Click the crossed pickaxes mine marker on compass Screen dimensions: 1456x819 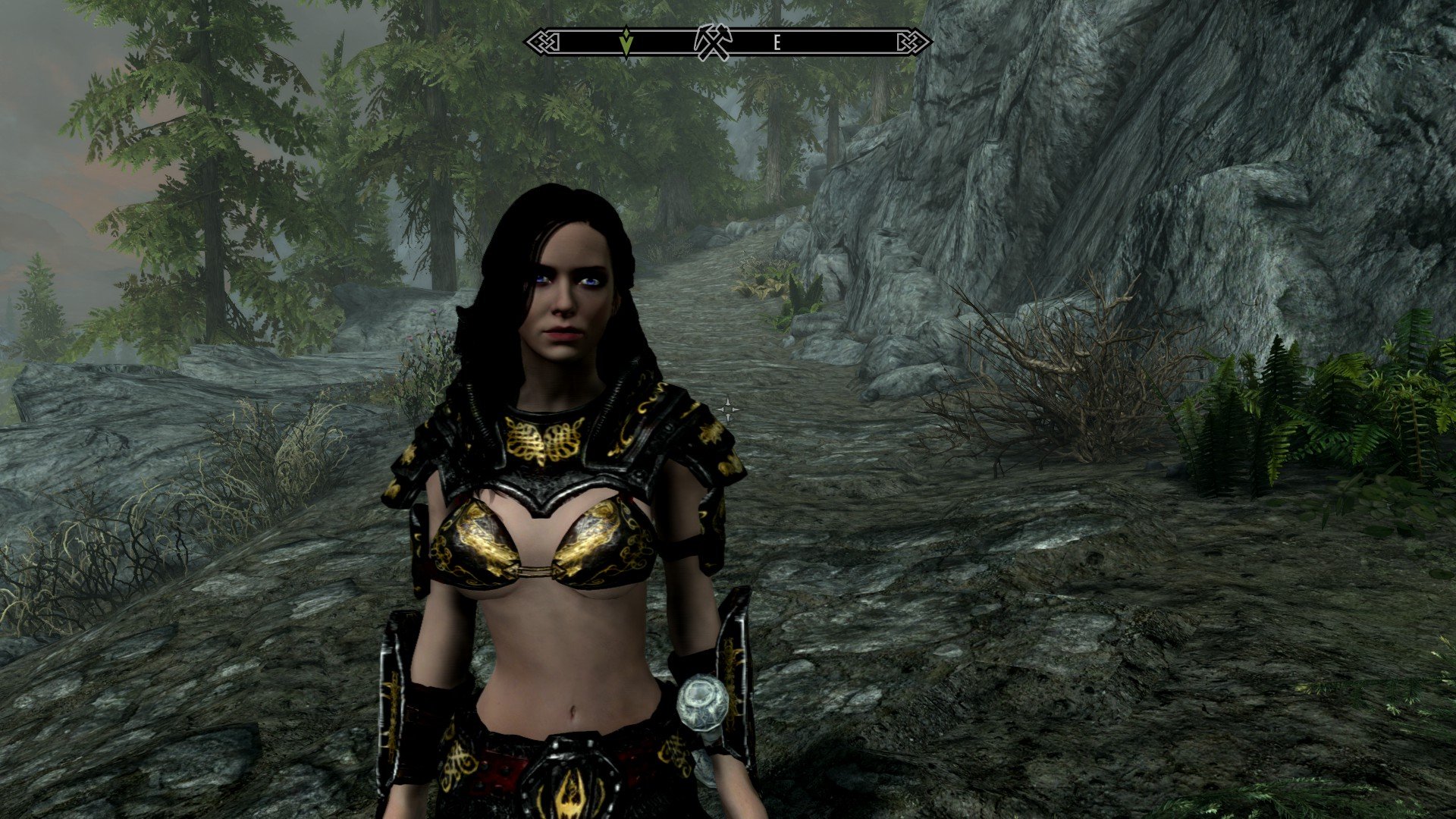[713, 42]
